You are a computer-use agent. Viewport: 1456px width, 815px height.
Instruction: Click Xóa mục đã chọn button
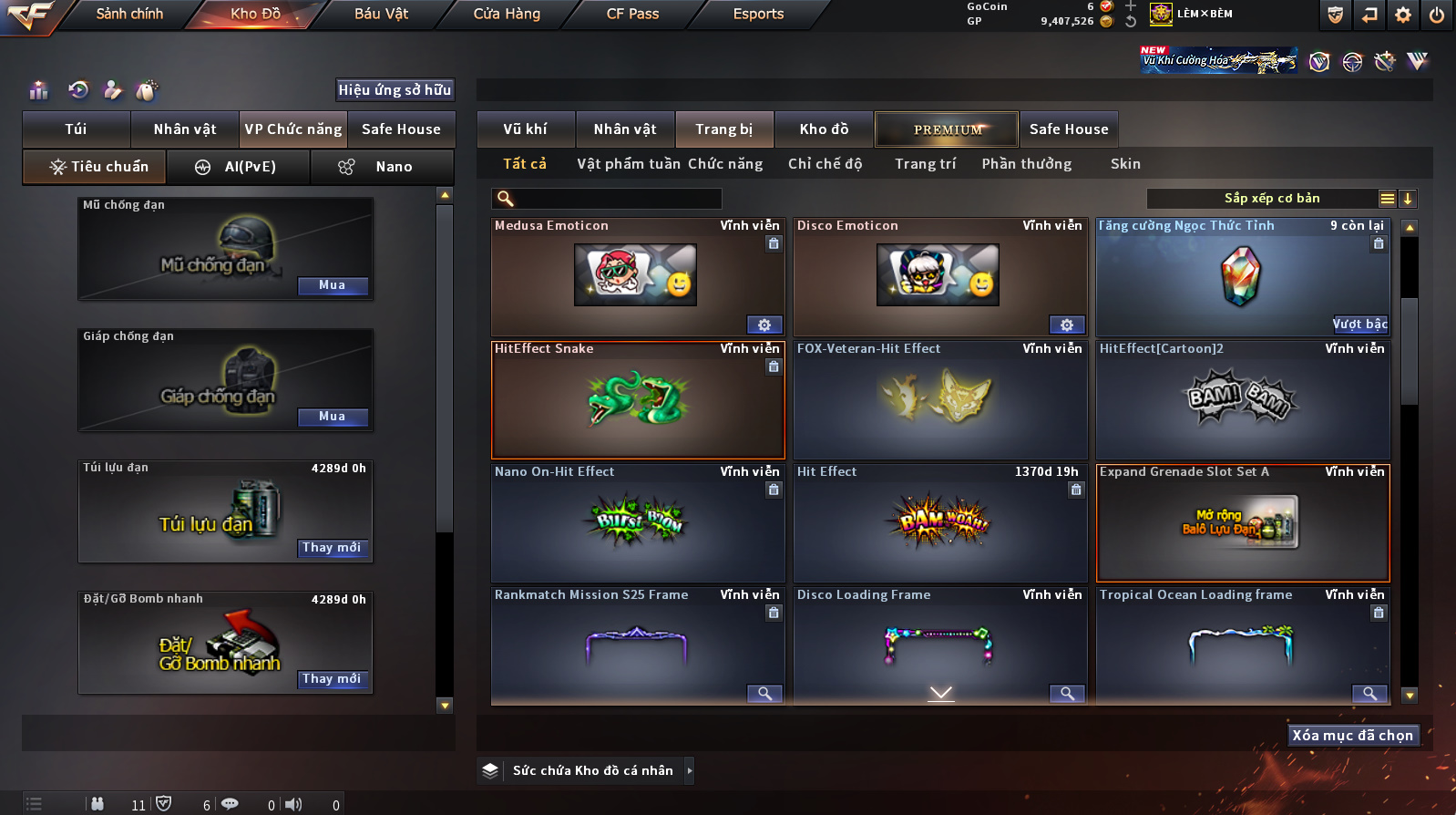pyautogui.click(x=1353, y=736)
